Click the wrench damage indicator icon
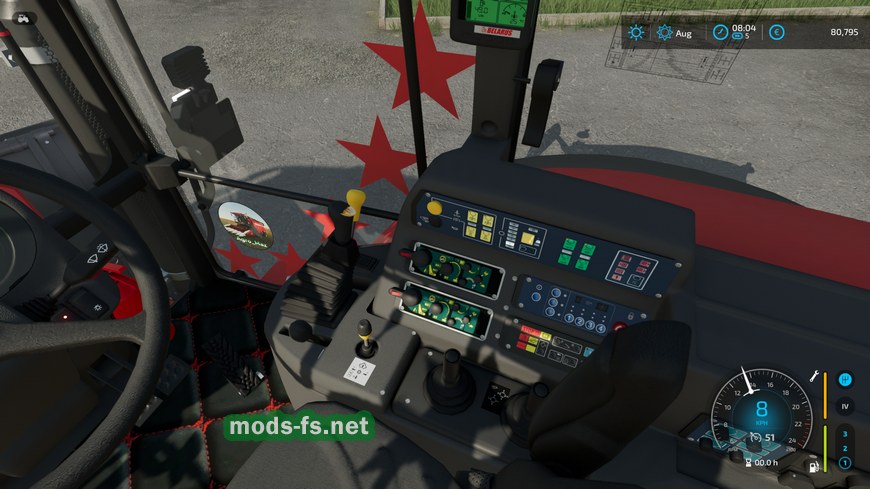 (817, 376)
